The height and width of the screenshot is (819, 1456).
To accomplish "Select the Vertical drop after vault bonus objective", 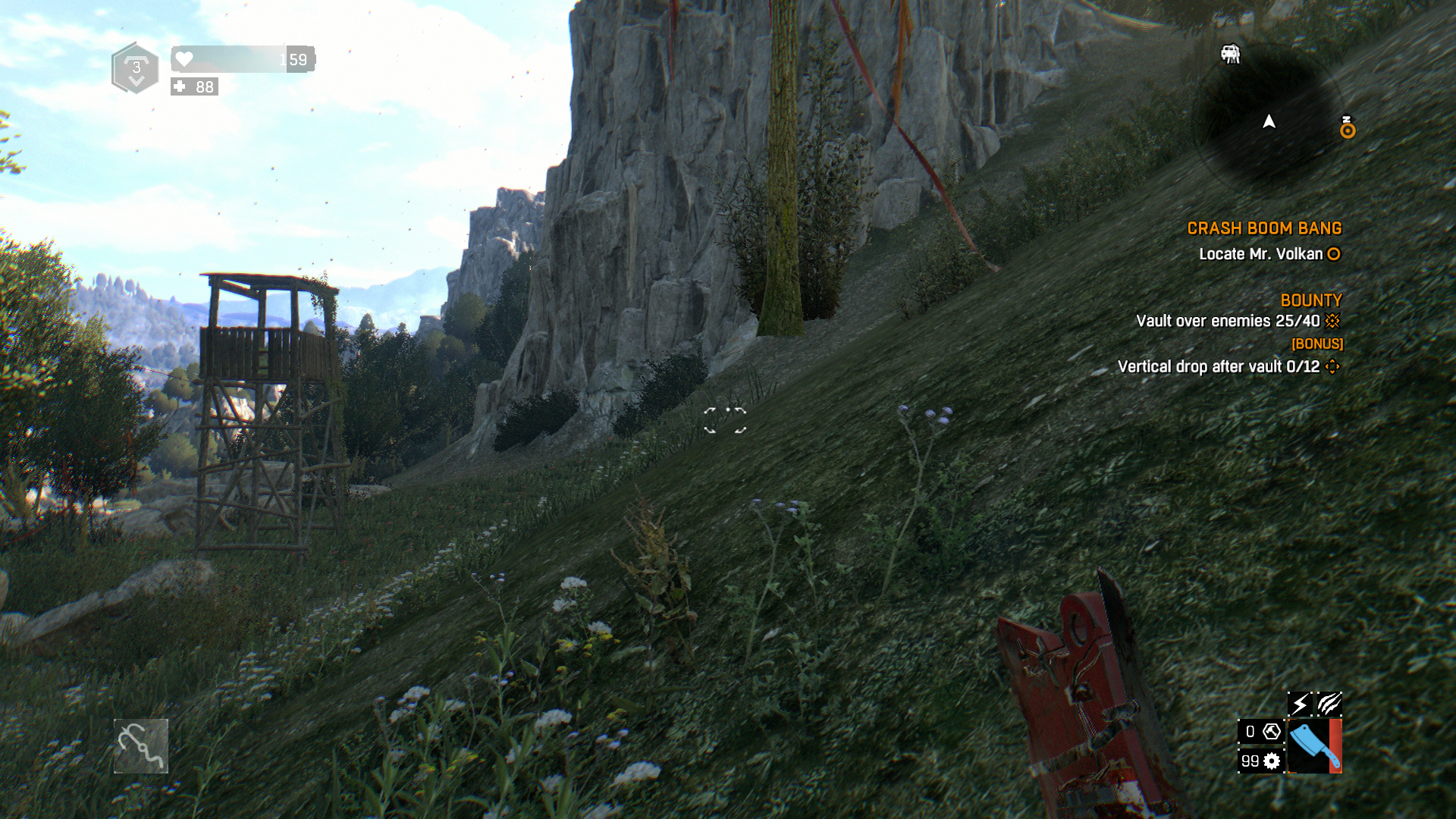I will pos(1219,367).
